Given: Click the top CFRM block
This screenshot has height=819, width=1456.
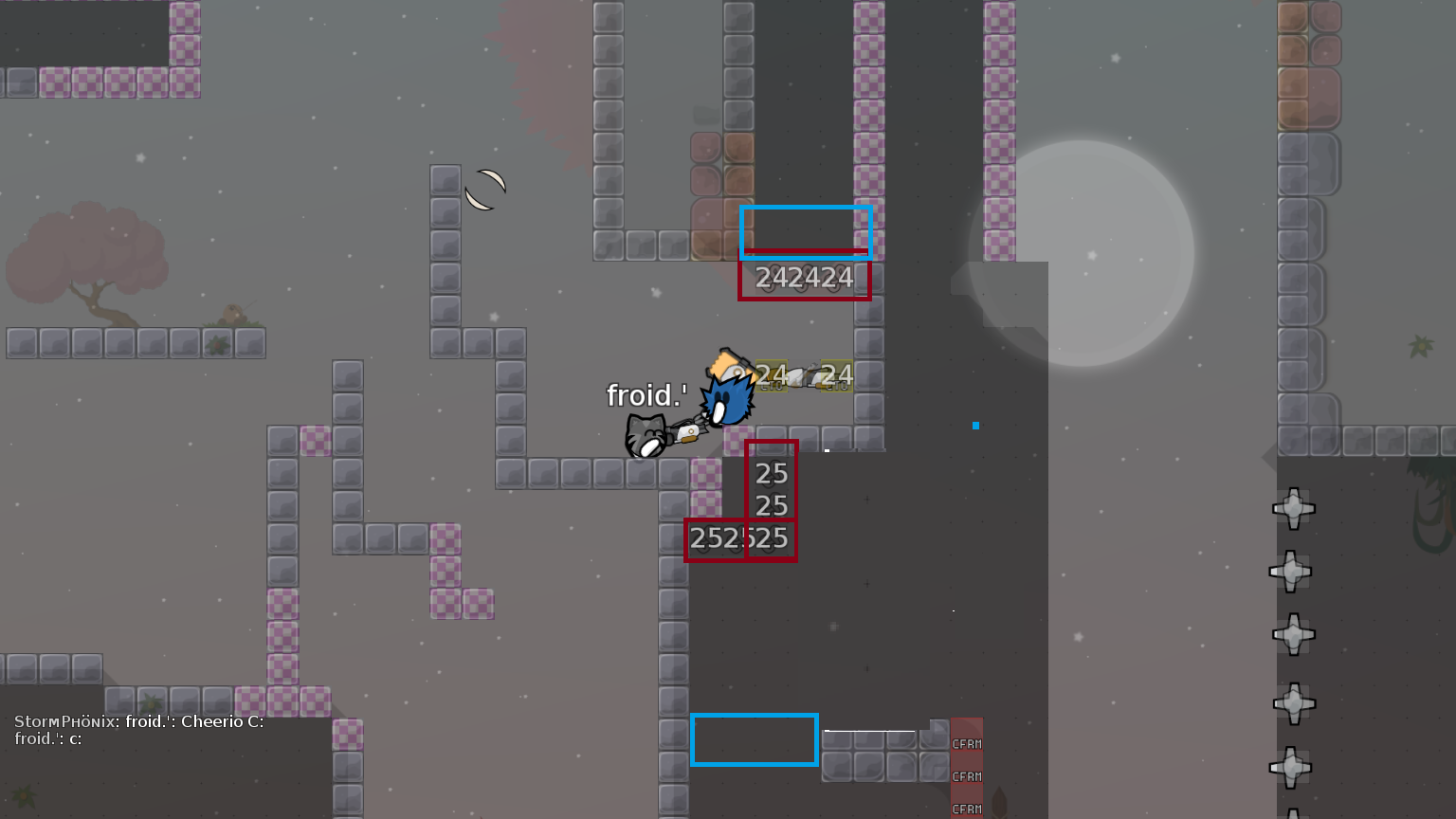Looking at the screenshot, I should (x=966, y=745).
